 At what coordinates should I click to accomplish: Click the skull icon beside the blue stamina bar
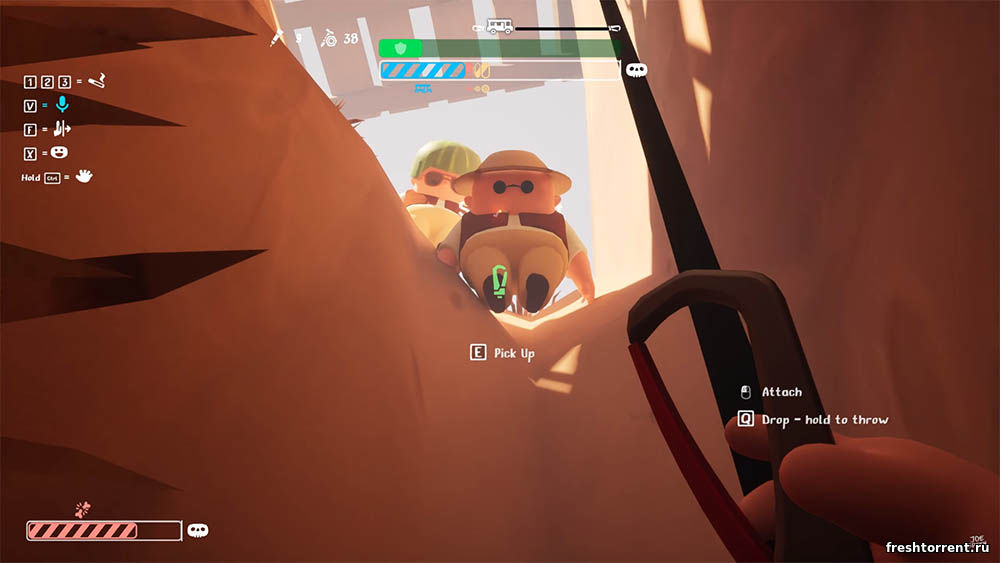(636, 70)
